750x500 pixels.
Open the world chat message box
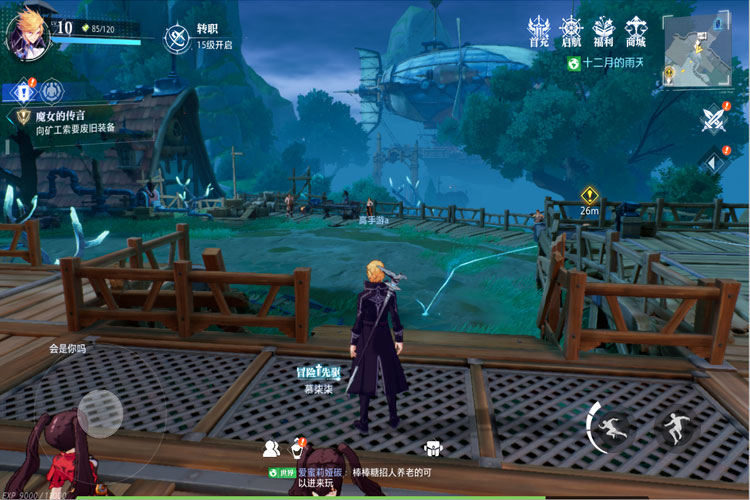pos(380,476)
